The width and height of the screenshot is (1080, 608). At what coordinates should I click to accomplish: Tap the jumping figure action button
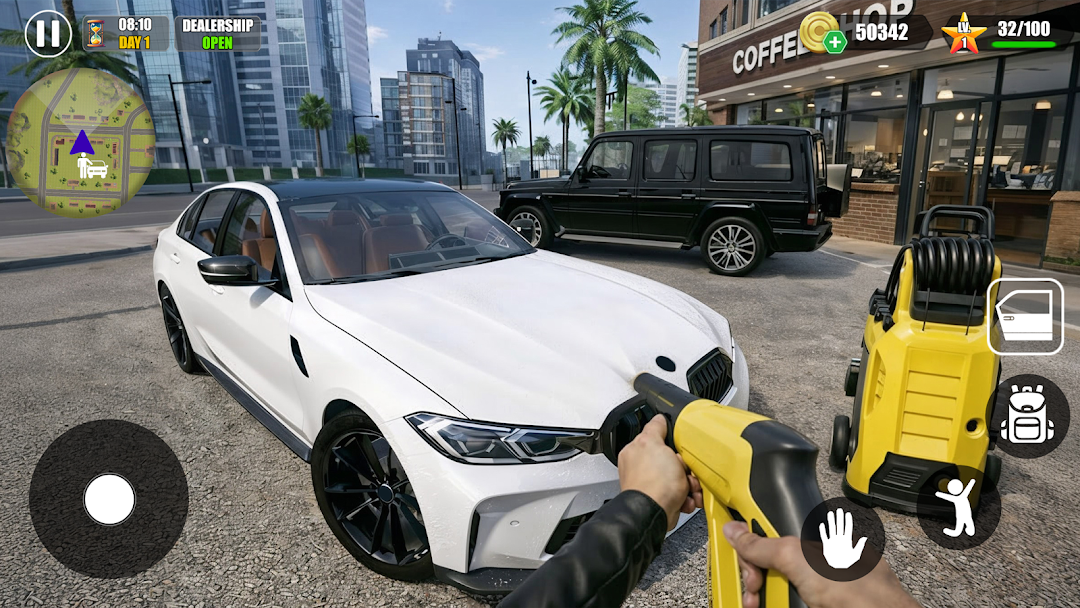click(x=959, y=507)
